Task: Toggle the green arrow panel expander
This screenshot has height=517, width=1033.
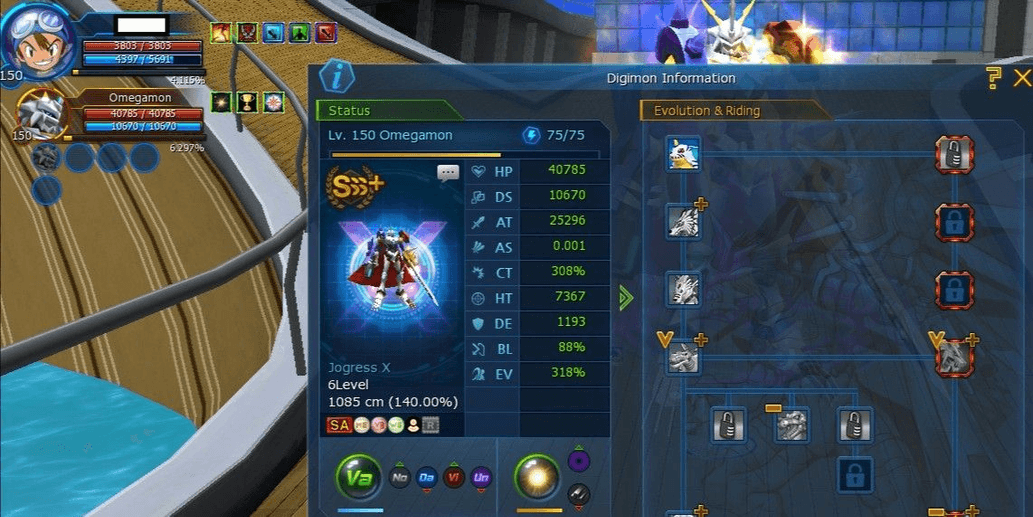Action: (626, 297)
